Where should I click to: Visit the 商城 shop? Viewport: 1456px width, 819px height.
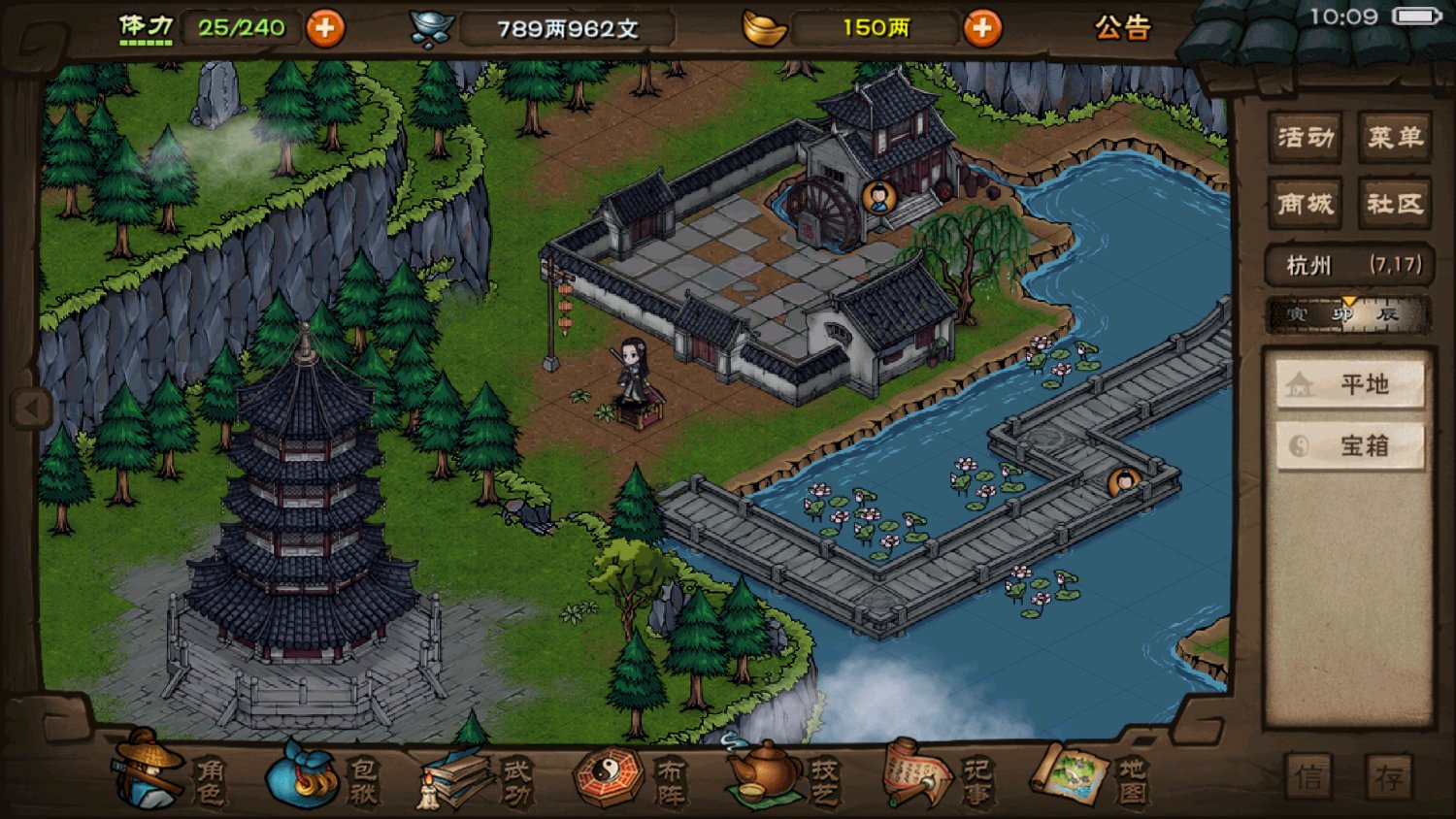click(1306, 204)
